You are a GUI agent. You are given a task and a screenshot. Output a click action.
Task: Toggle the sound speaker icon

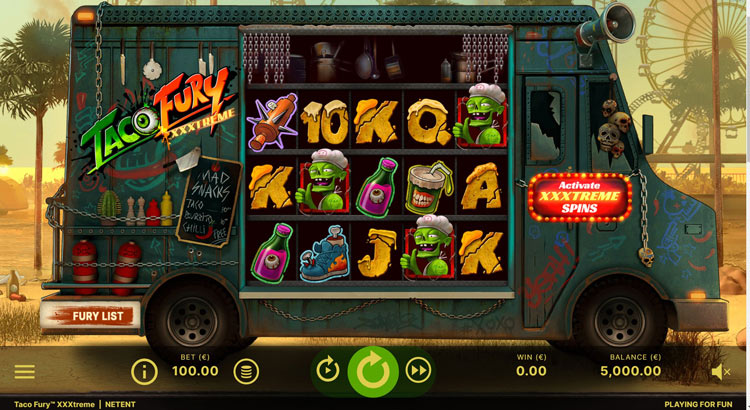[x=720, y=372]
